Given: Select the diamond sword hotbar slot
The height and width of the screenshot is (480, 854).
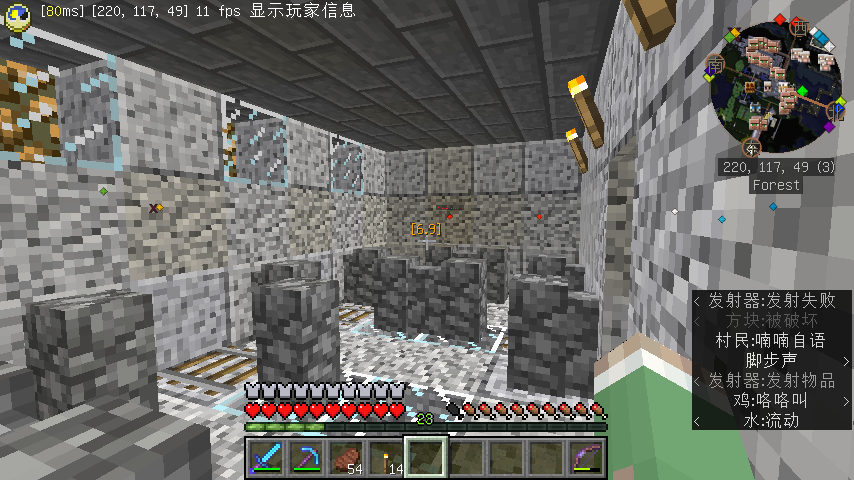Looking at the screenshot, I should pos(265,457).
